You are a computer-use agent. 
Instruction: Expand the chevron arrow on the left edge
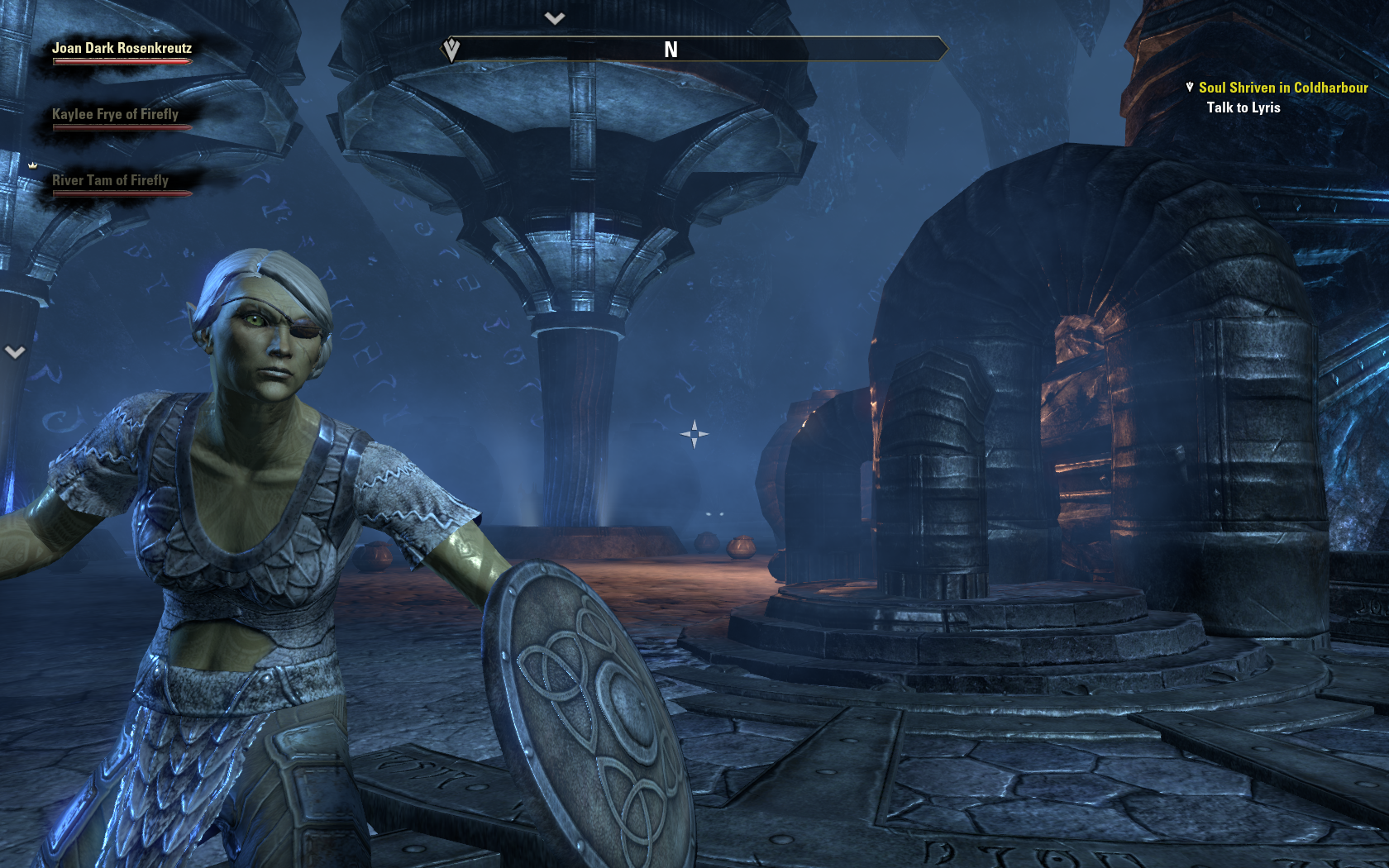15,352
